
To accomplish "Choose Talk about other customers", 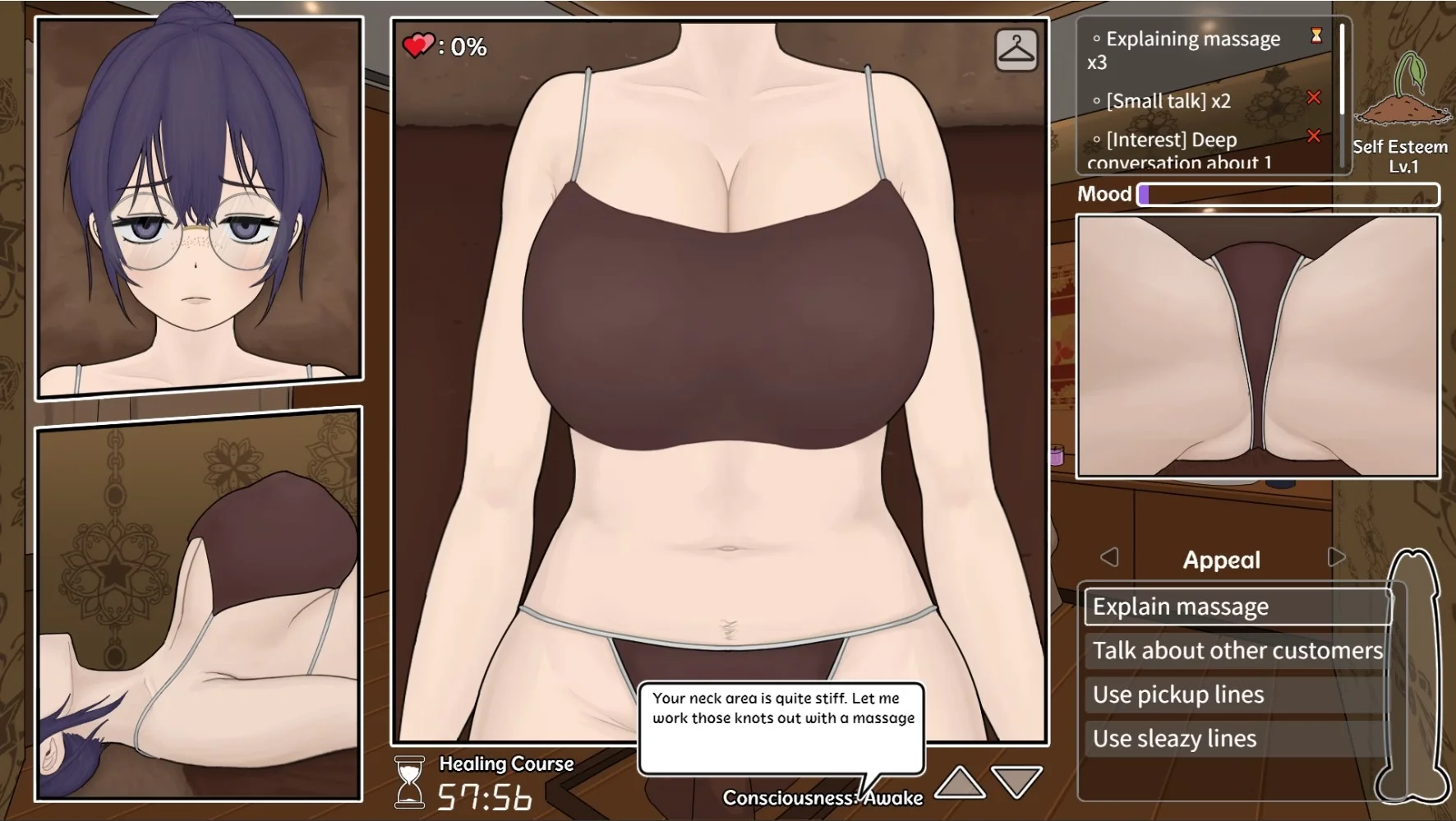I will 1237,651.
